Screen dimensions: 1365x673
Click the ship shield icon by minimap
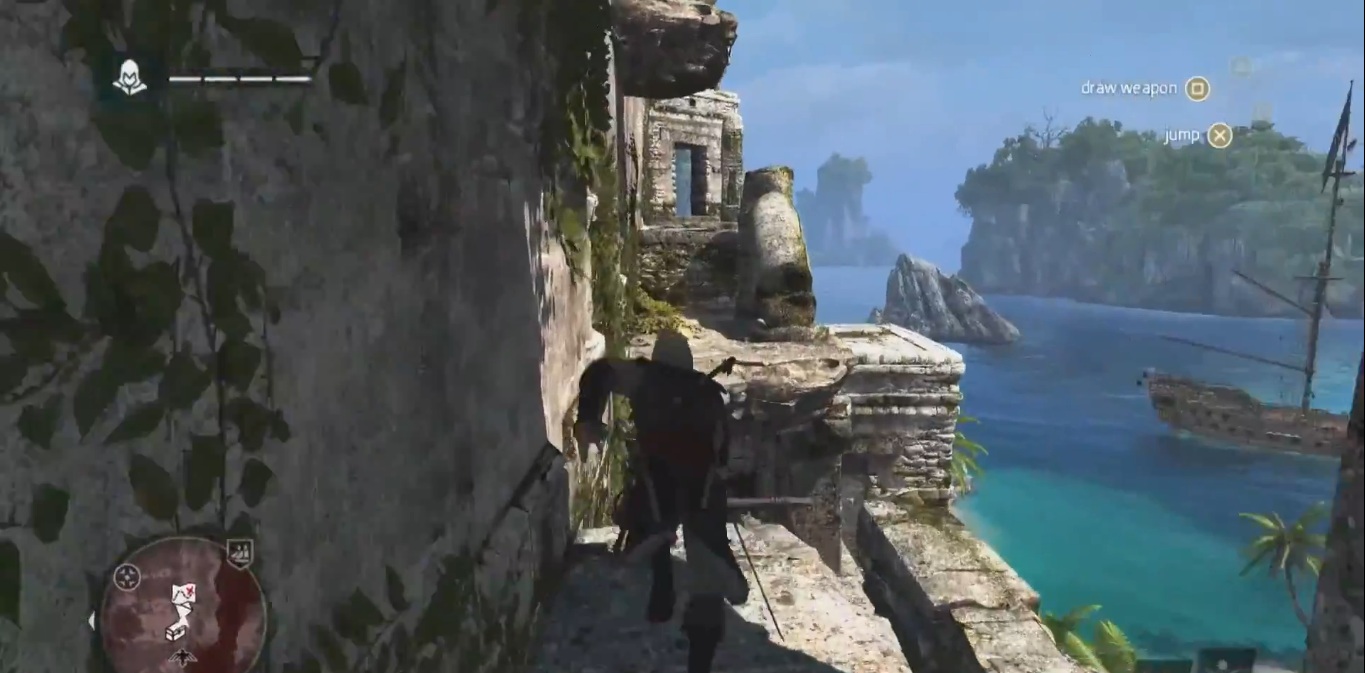[239, 553]
